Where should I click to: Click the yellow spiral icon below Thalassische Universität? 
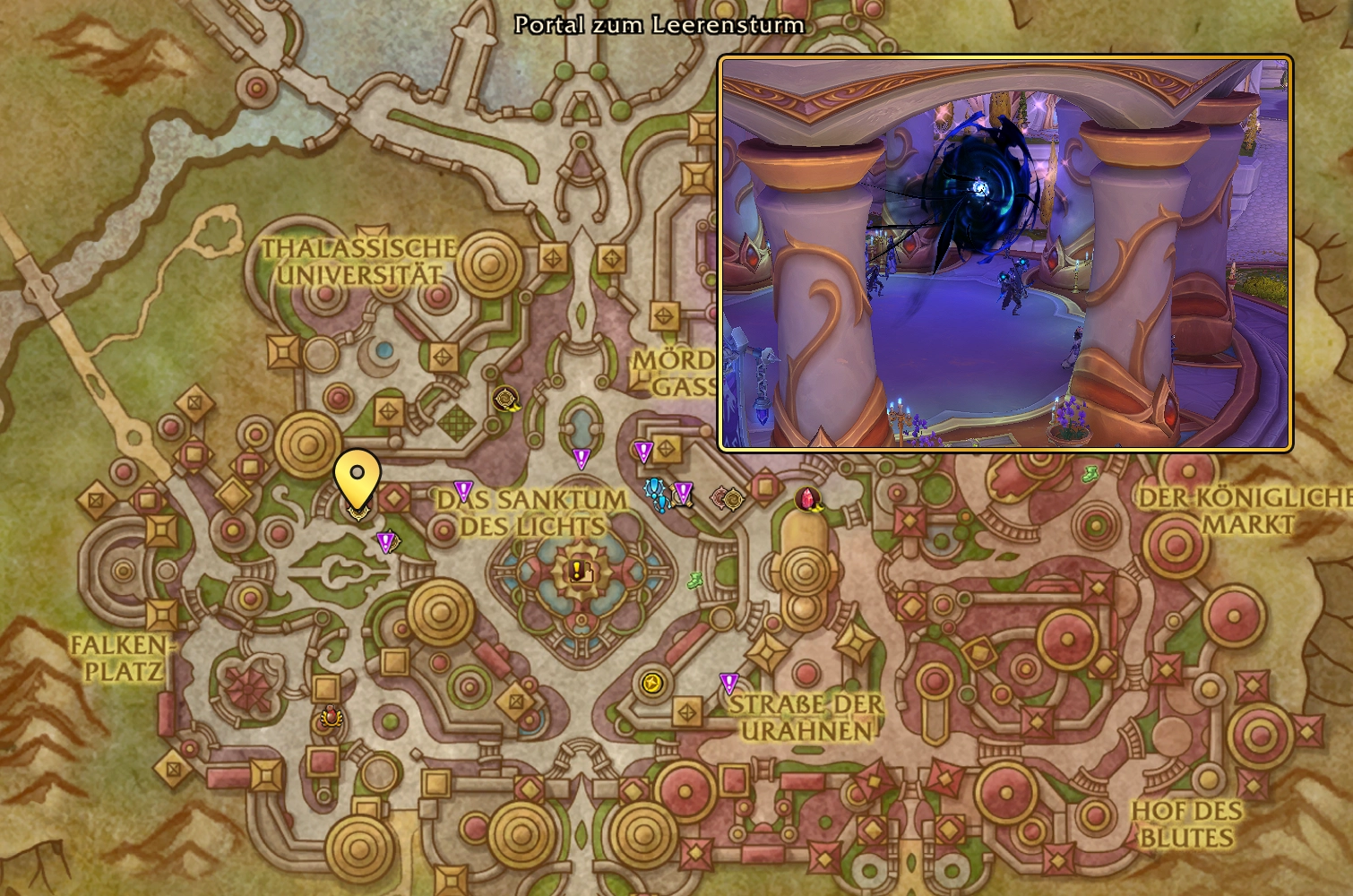point(504,398)
